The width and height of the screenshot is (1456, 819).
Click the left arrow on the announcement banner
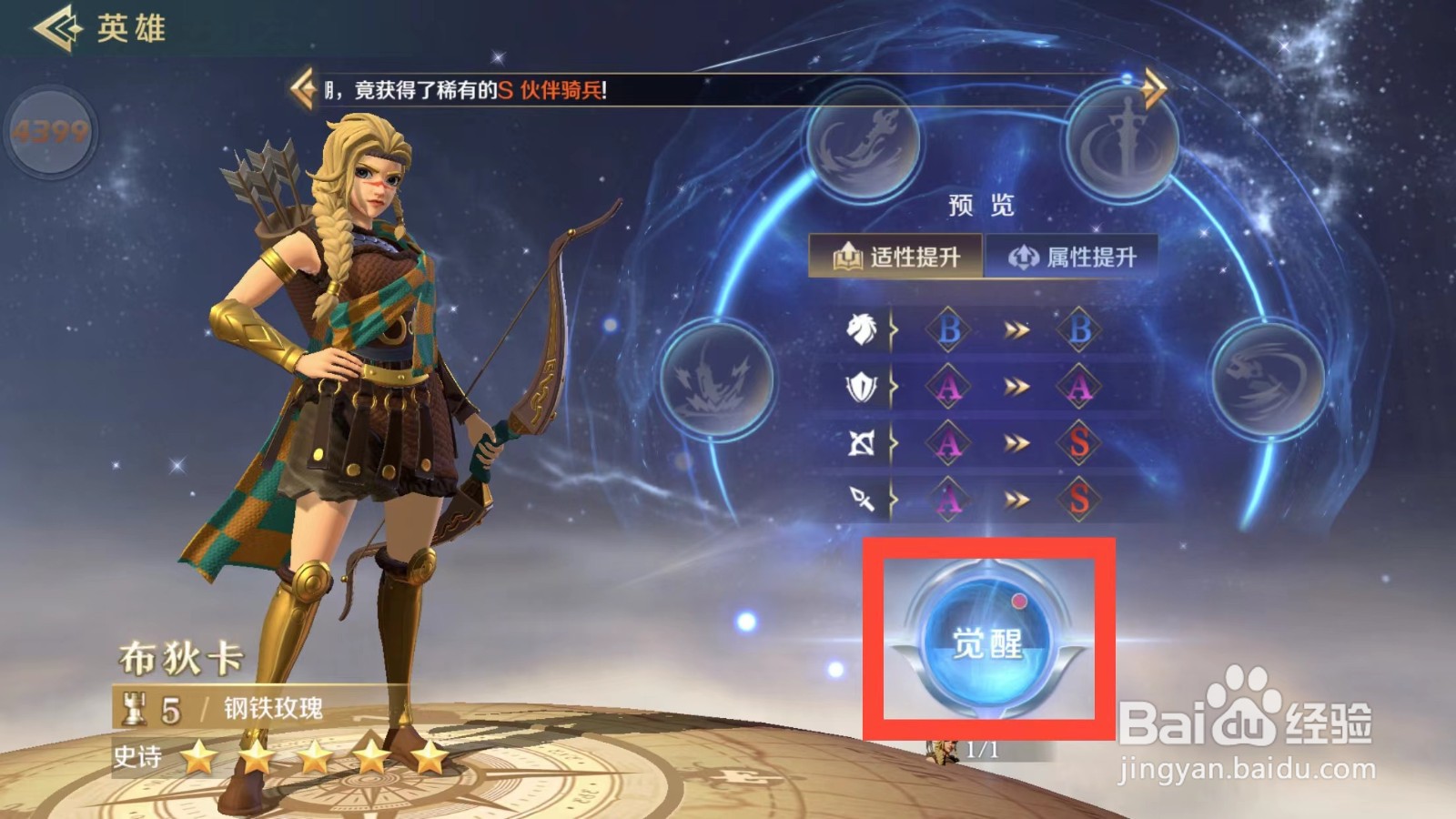tap(302, 86)
